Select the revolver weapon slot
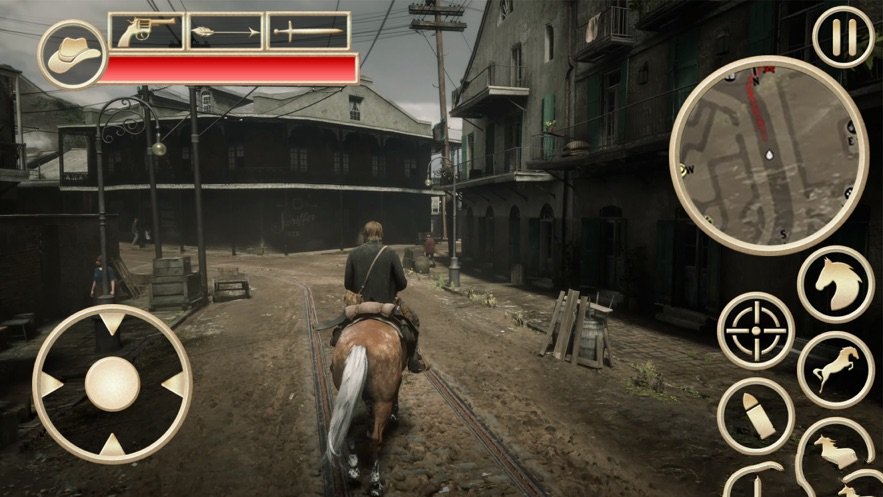Image resolution: width=883 pixels, height=497 pixels. [145, 32]
